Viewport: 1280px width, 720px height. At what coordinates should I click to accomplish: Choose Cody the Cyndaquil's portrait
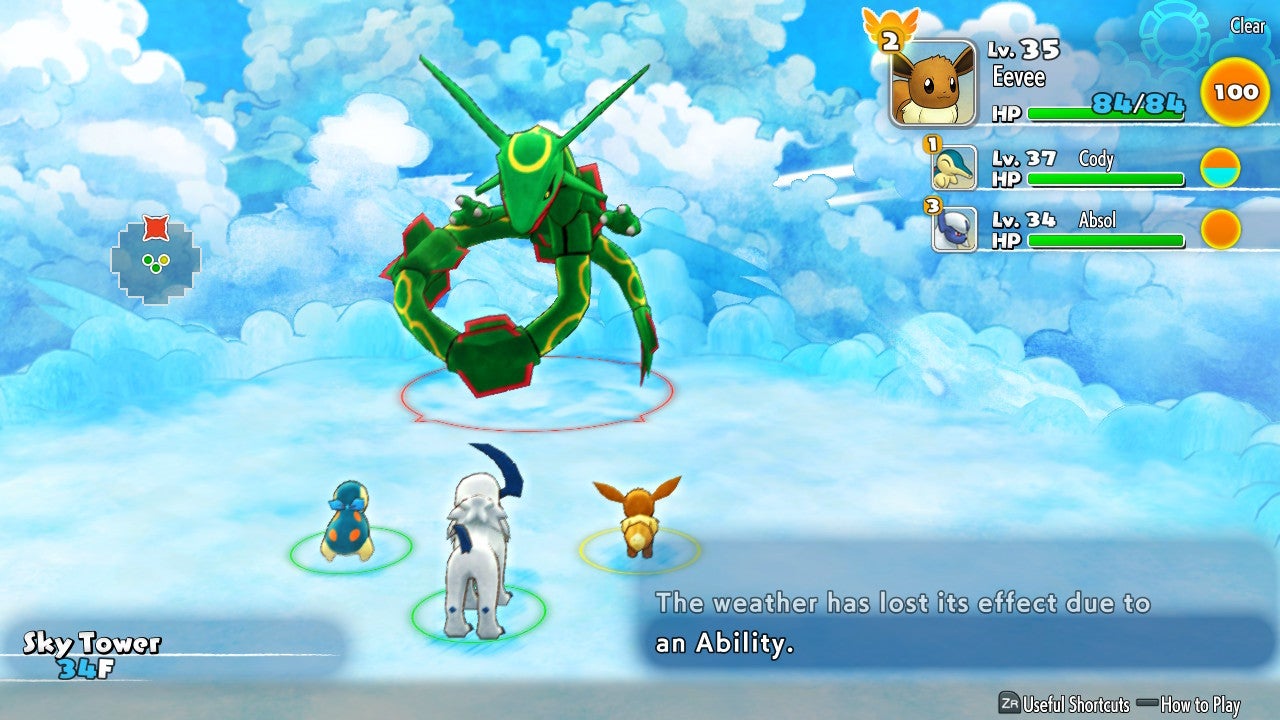coord(954,168)
